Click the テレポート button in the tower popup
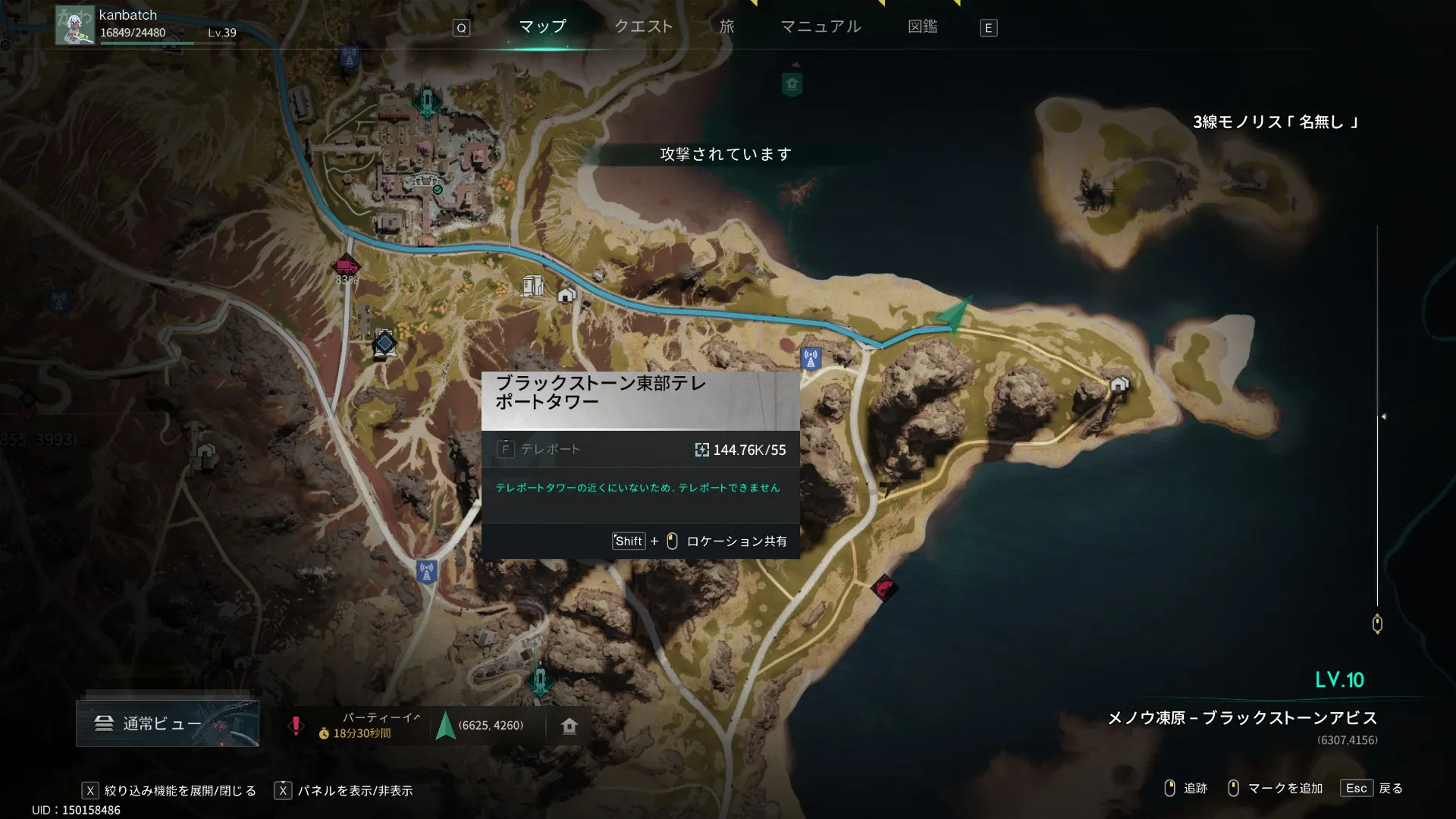 [539, 450]
